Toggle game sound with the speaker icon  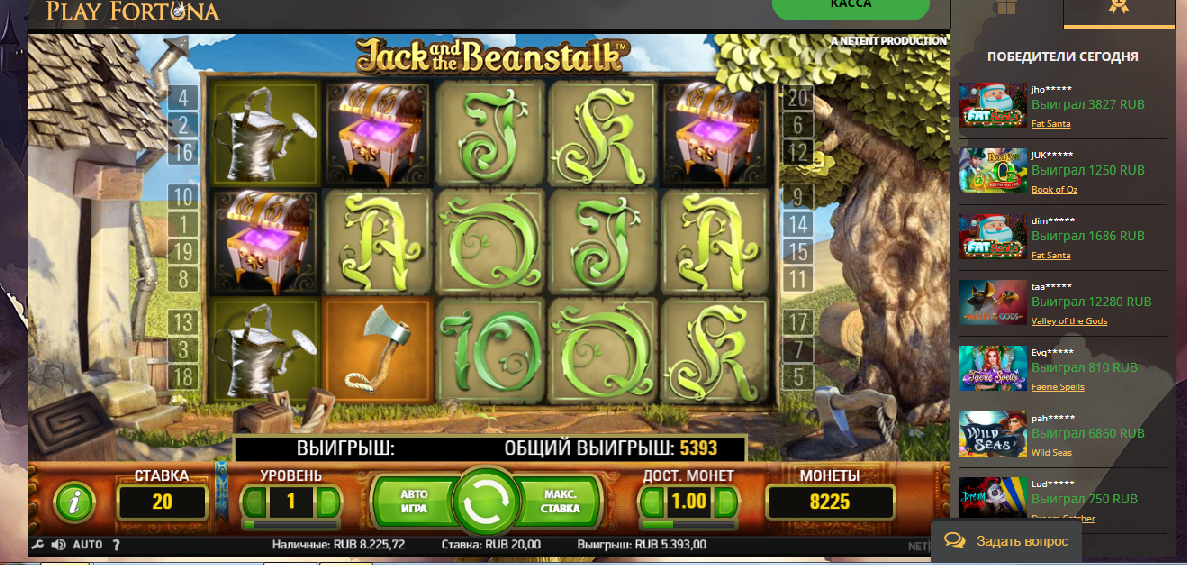tap(57, 545)
